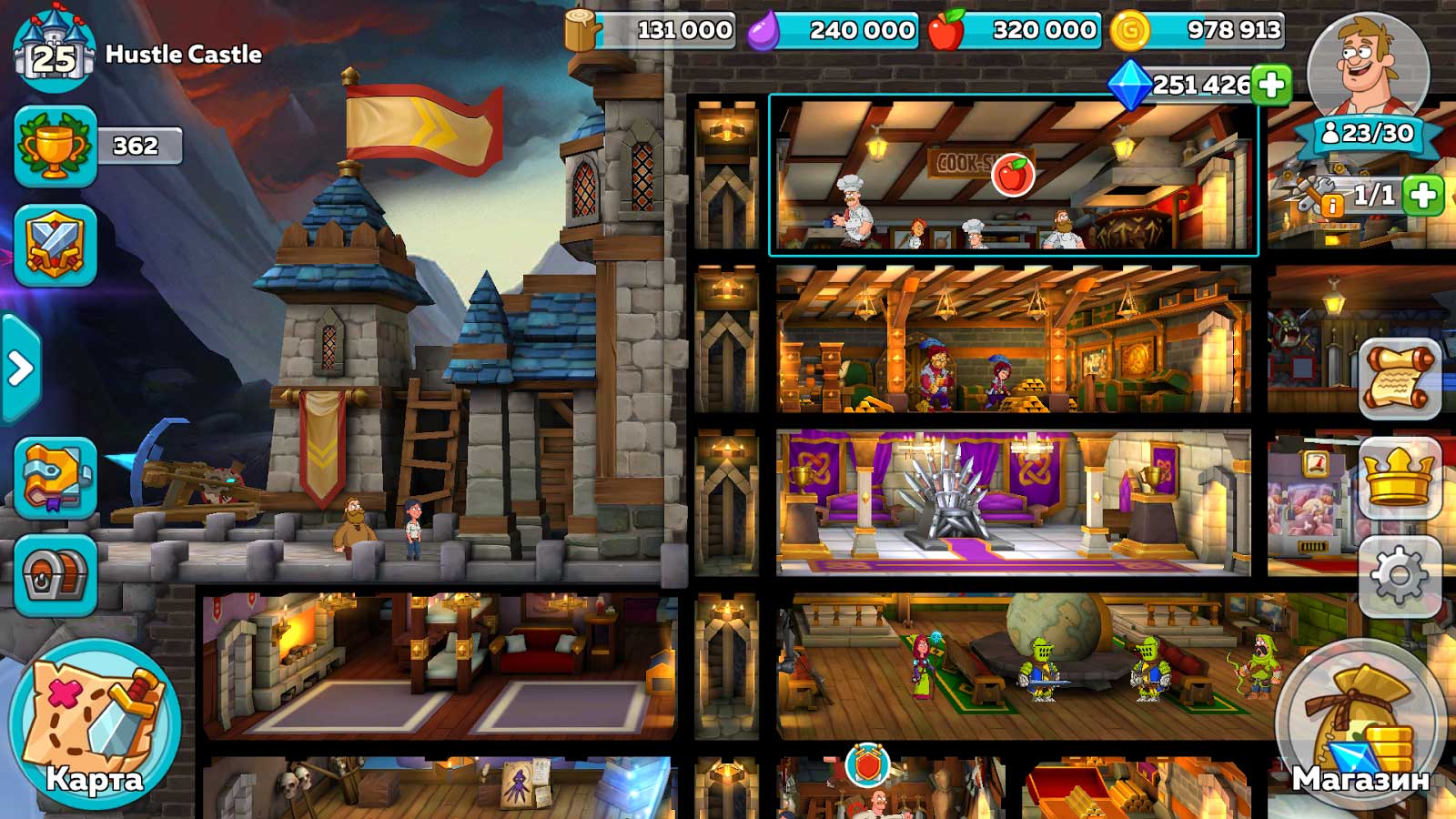1456x819 pixels.
Task: Open the treasure chest icon
Action: tap(56, 576)
